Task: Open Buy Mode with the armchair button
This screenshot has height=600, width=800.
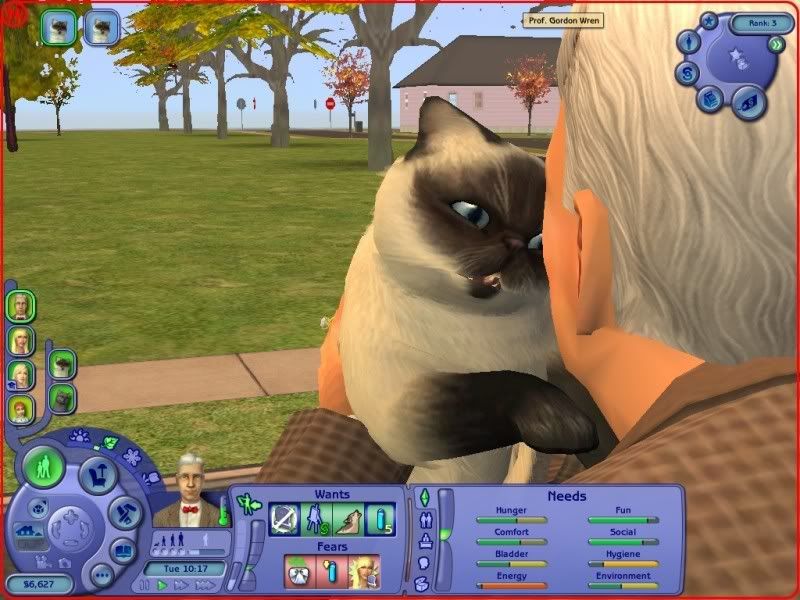Action: (x=99, y=475)
